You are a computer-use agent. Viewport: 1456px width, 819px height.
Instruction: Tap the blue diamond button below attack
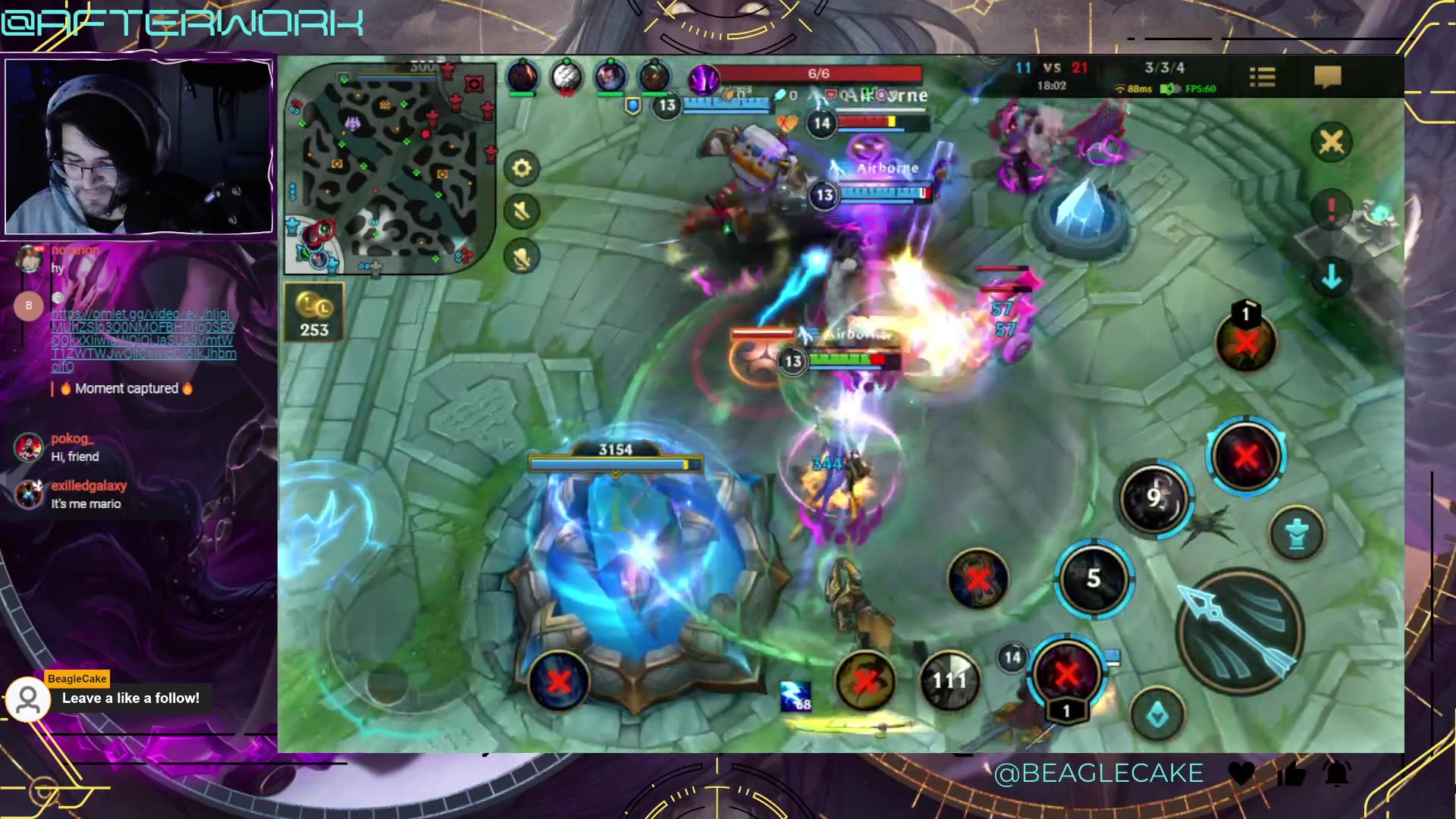pyautogui.click(x=1157, y=714)
